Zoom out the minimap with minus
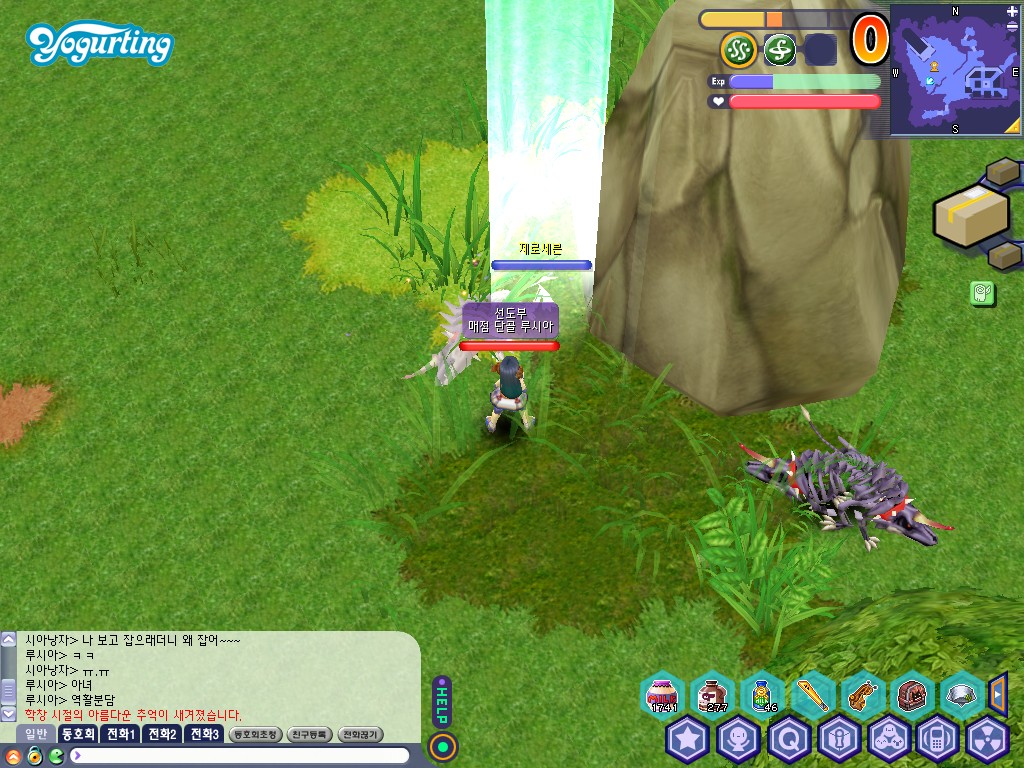1024x768 pixels. 1013,26
